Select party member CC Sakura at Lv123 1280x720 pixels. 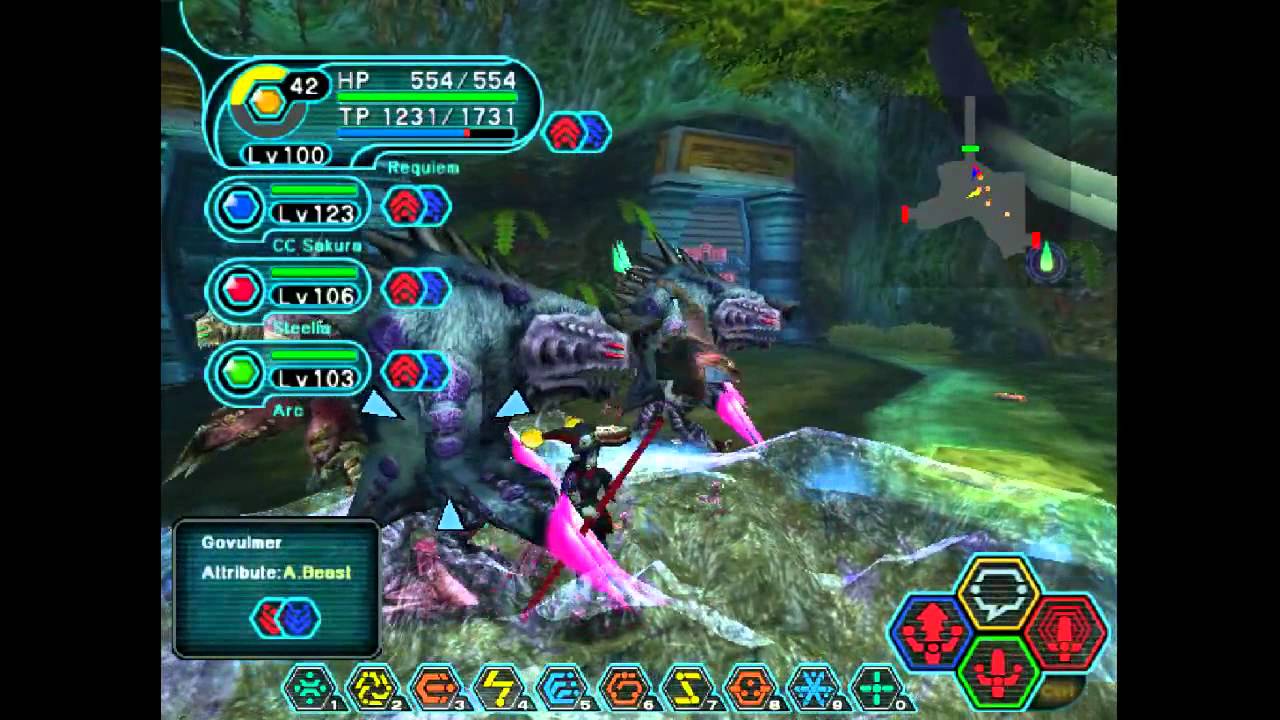coord(290,208)
